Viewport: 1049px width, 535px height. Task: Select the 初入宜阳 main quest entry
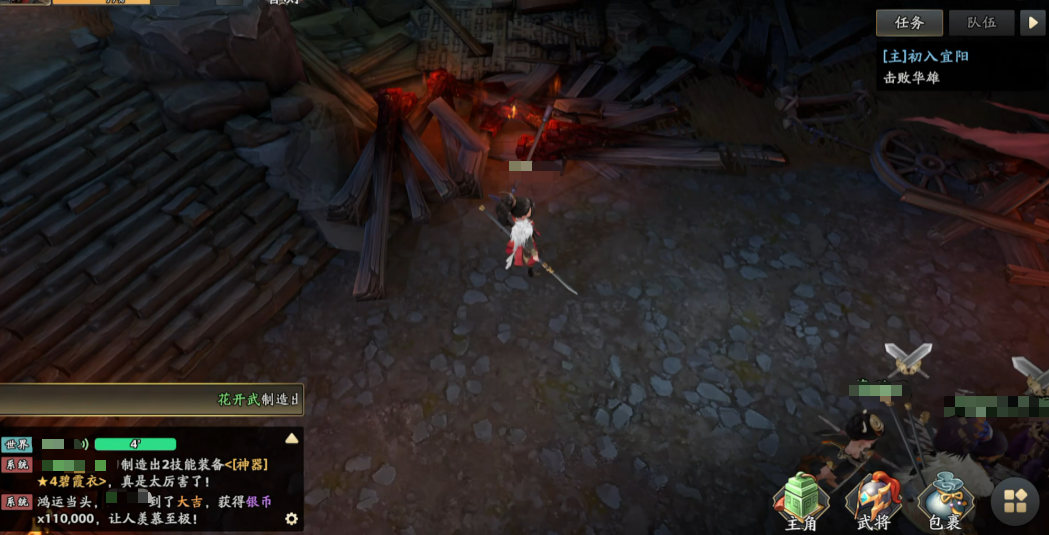click(925, 57)
